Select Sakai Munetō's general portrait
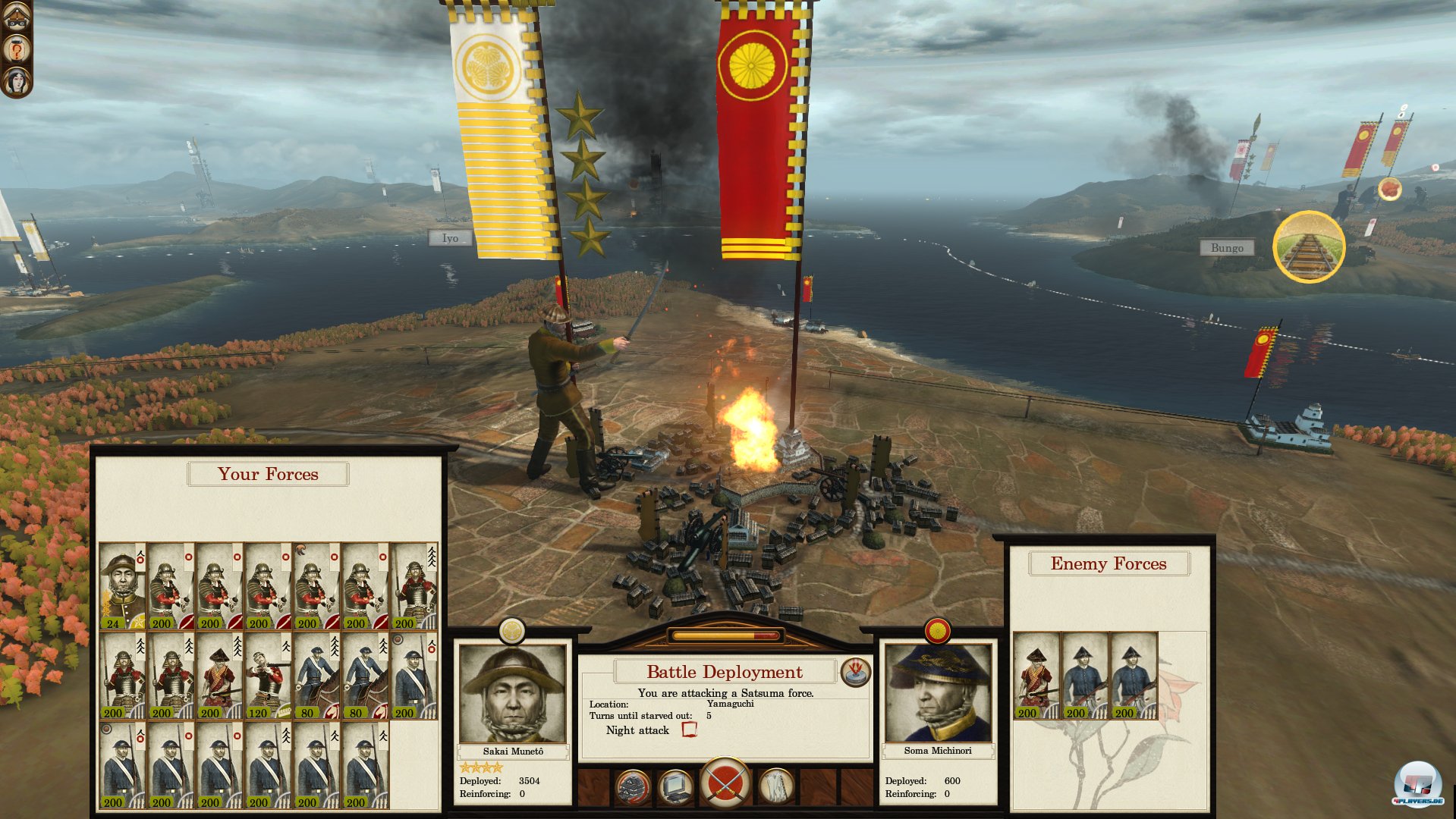The height and width of the screenshot is (819, 1456). tap(513, 693)
